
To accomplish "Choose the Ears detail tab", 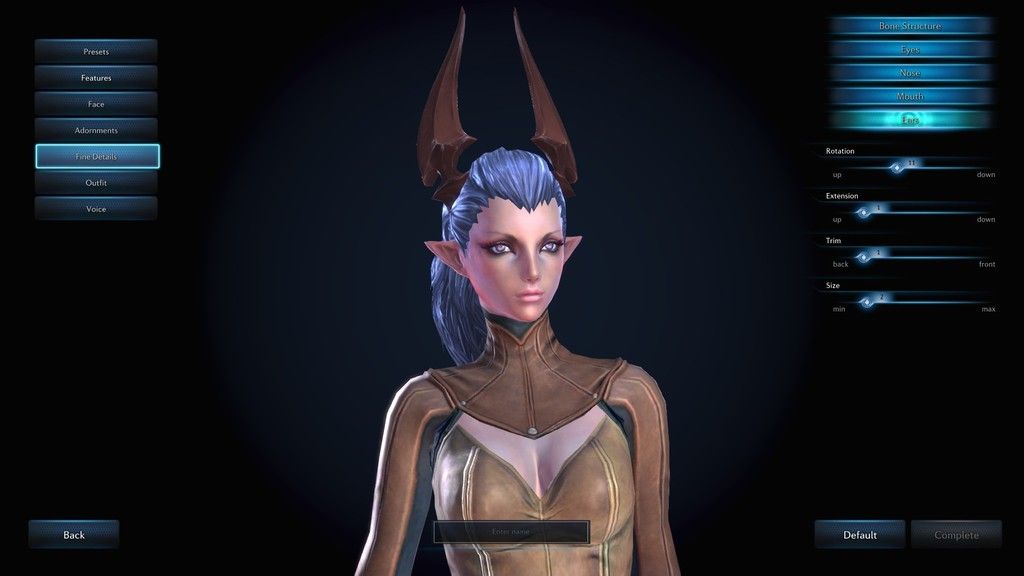I will tap(909, 120).
